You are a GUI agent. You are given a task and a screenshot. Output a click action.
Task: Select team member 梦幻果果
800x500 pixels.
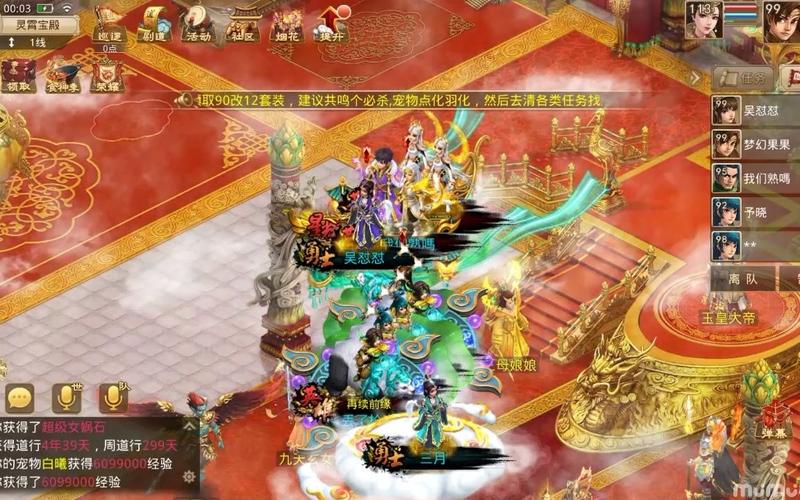tap(755, 145)
